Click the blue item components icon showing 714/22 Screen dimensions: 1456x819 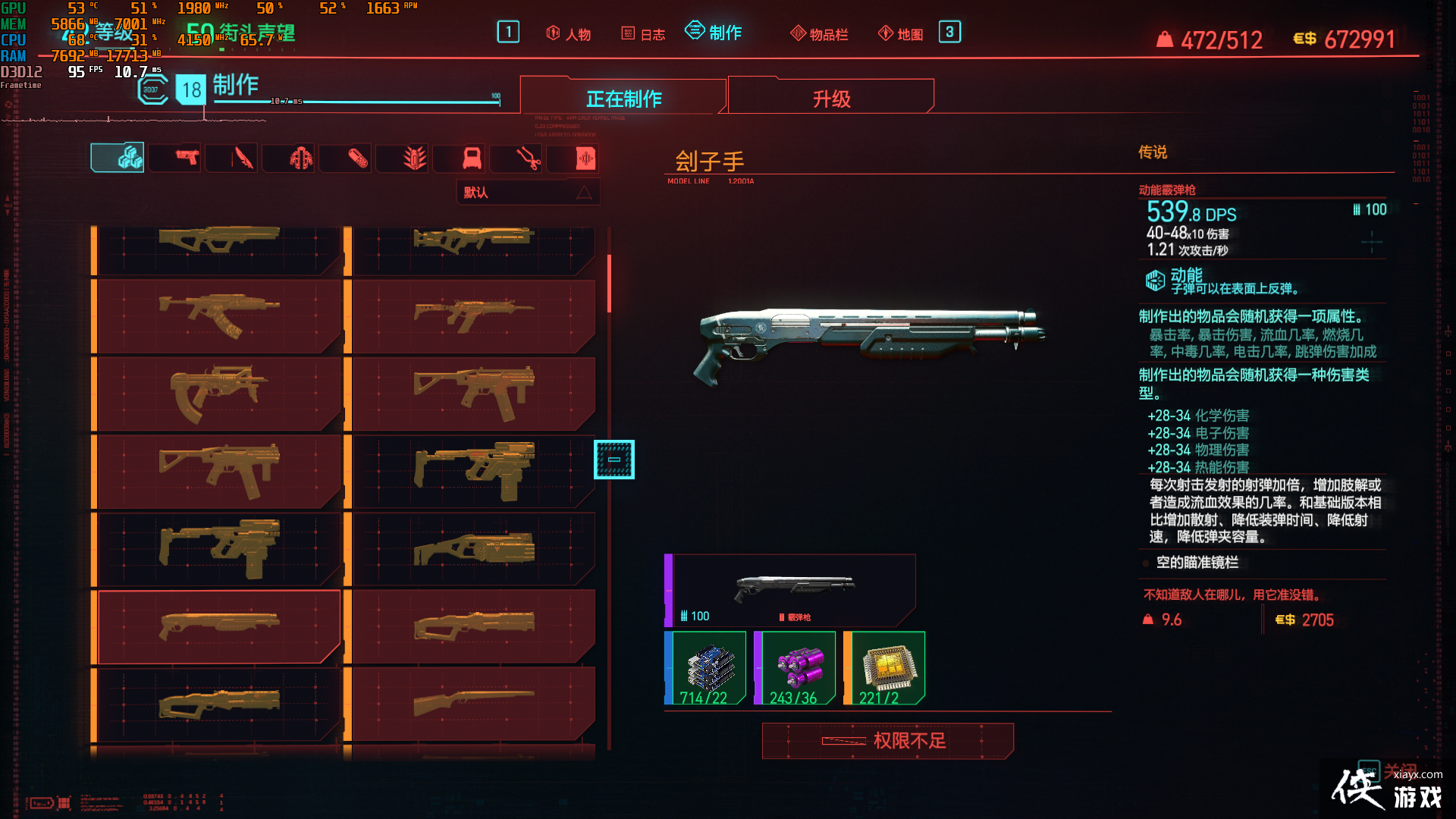(x=705, y=666)
